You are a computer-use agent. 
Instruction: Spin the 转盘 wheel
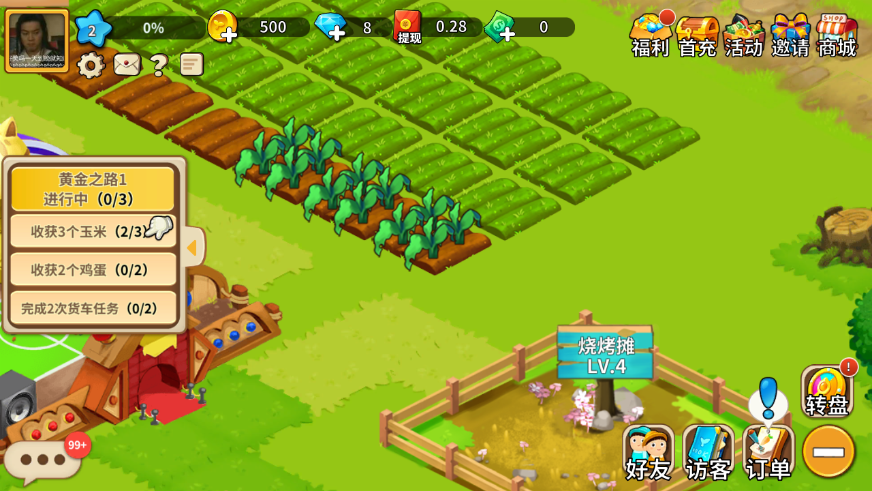(x=827, y=392)
